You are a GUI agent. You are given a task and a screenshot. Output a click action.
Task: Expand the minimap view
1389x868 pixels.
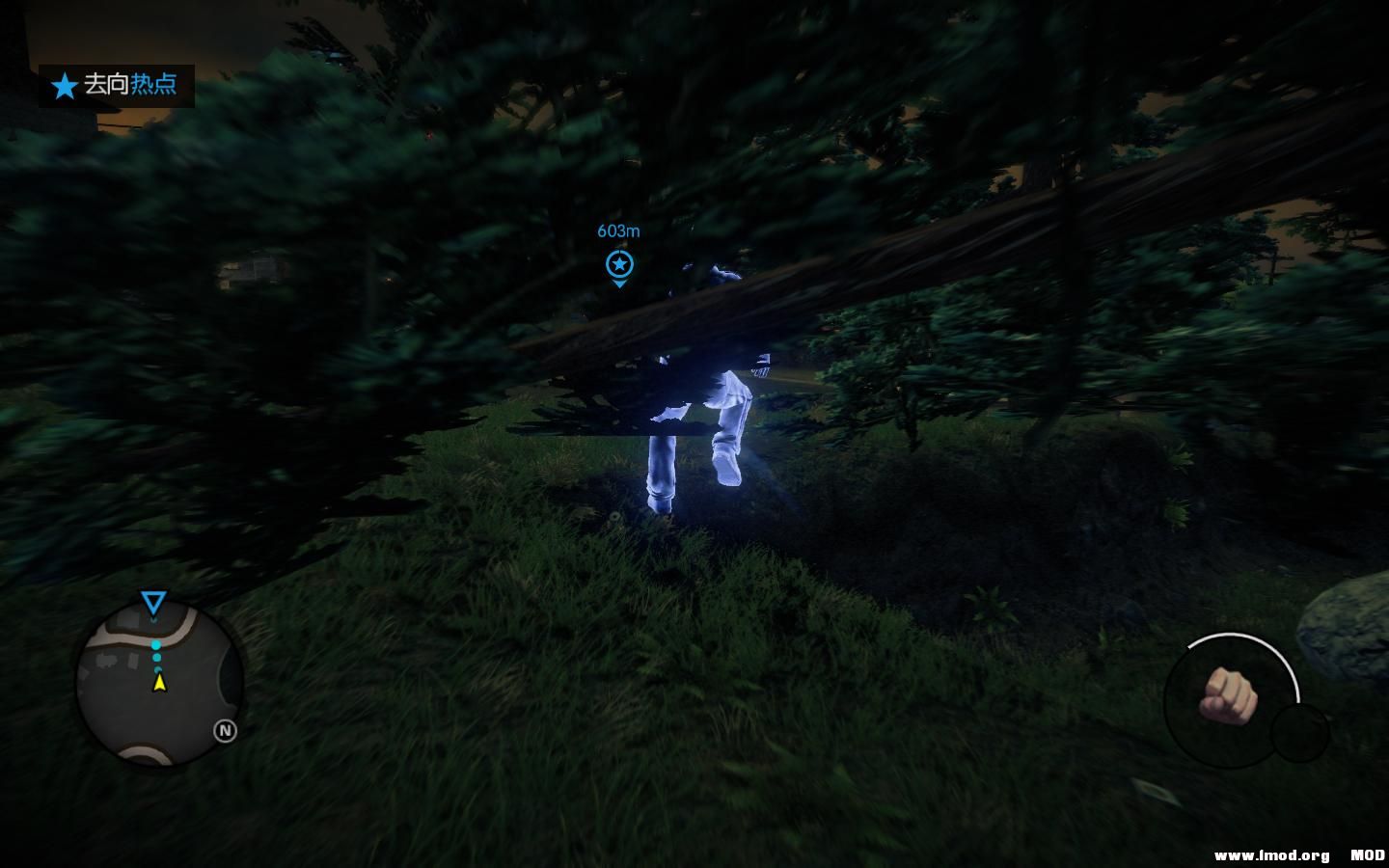coord(157,685)
